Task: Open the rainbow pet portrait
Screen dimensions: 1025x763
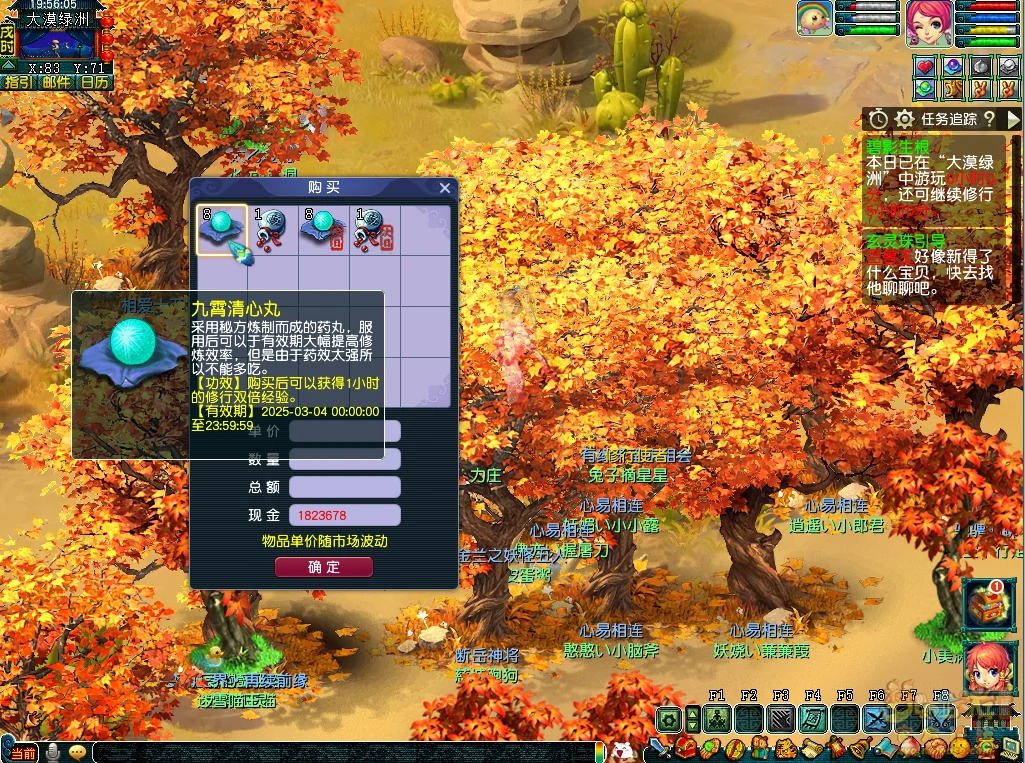Action: pyautogui.click(x=814, y=20)
